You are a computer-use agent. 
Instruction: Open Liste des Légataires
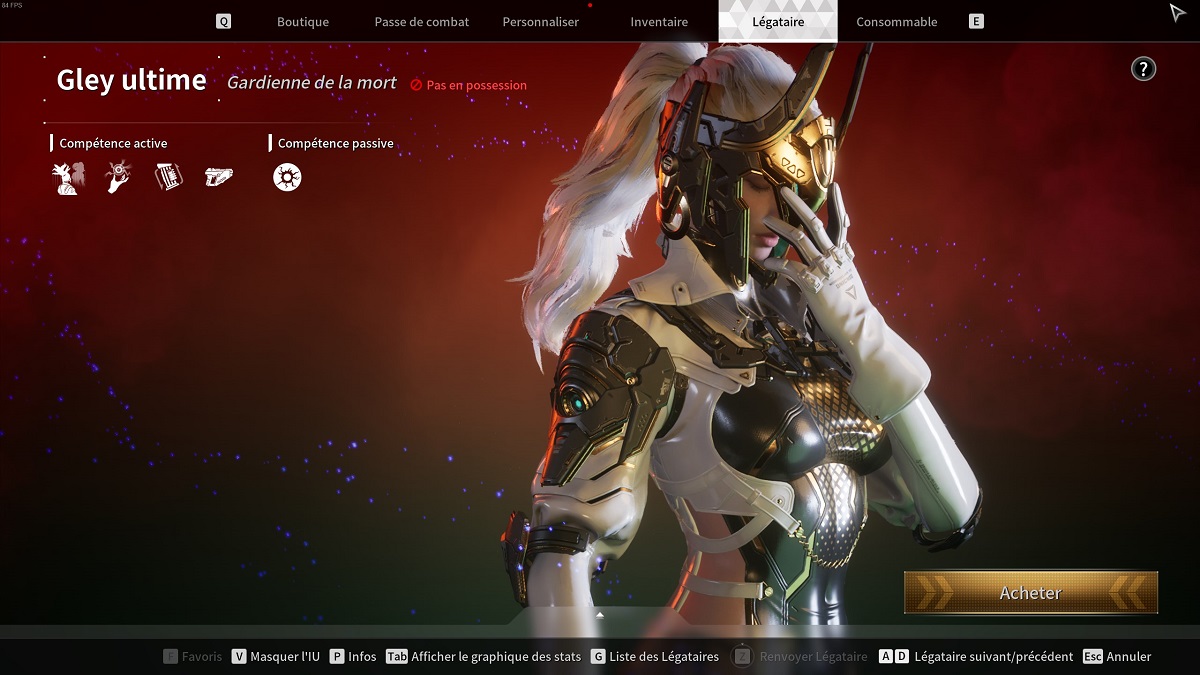pos(655,657)
